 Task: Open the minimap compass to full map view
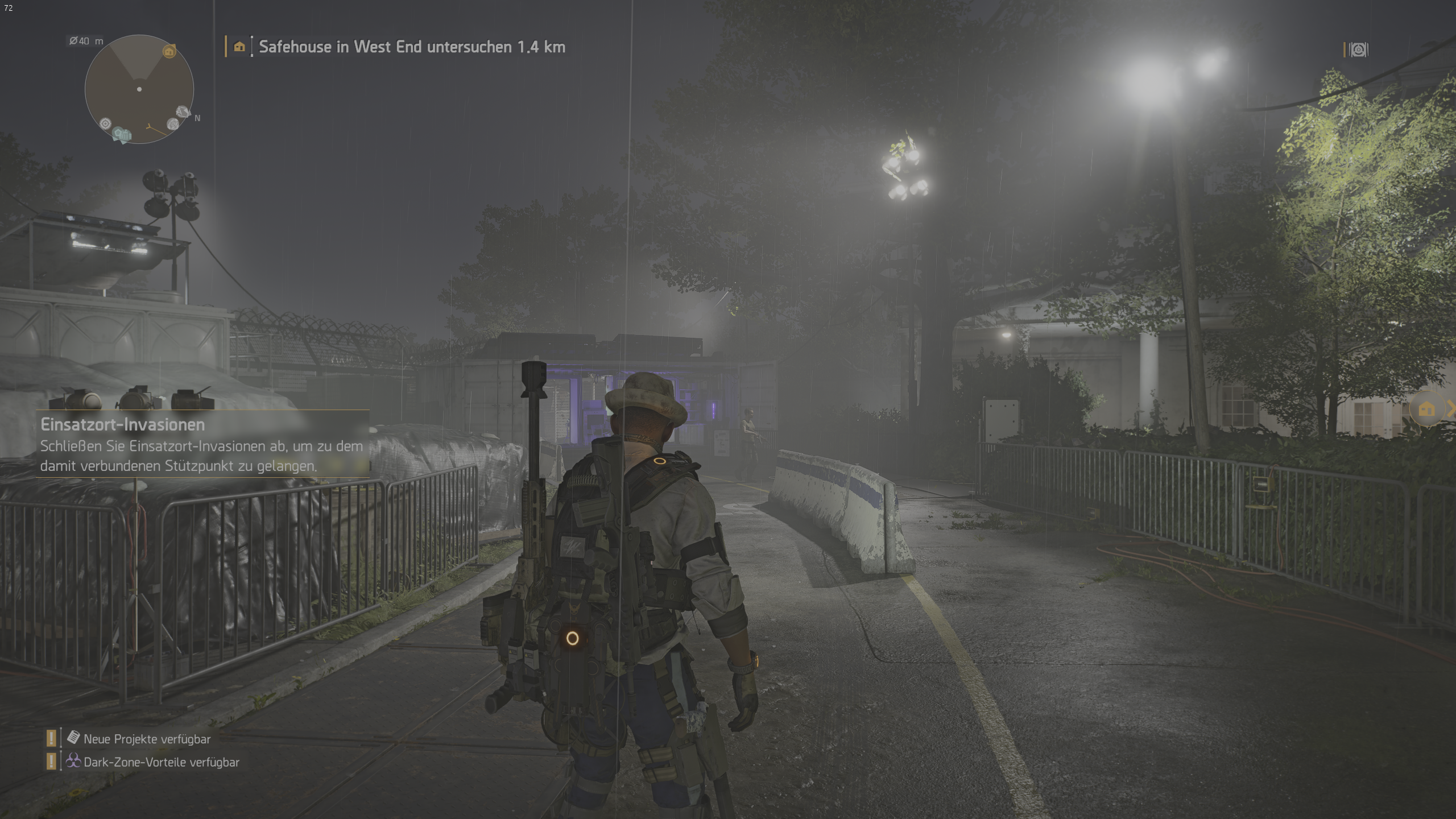[x=138, y=90]
